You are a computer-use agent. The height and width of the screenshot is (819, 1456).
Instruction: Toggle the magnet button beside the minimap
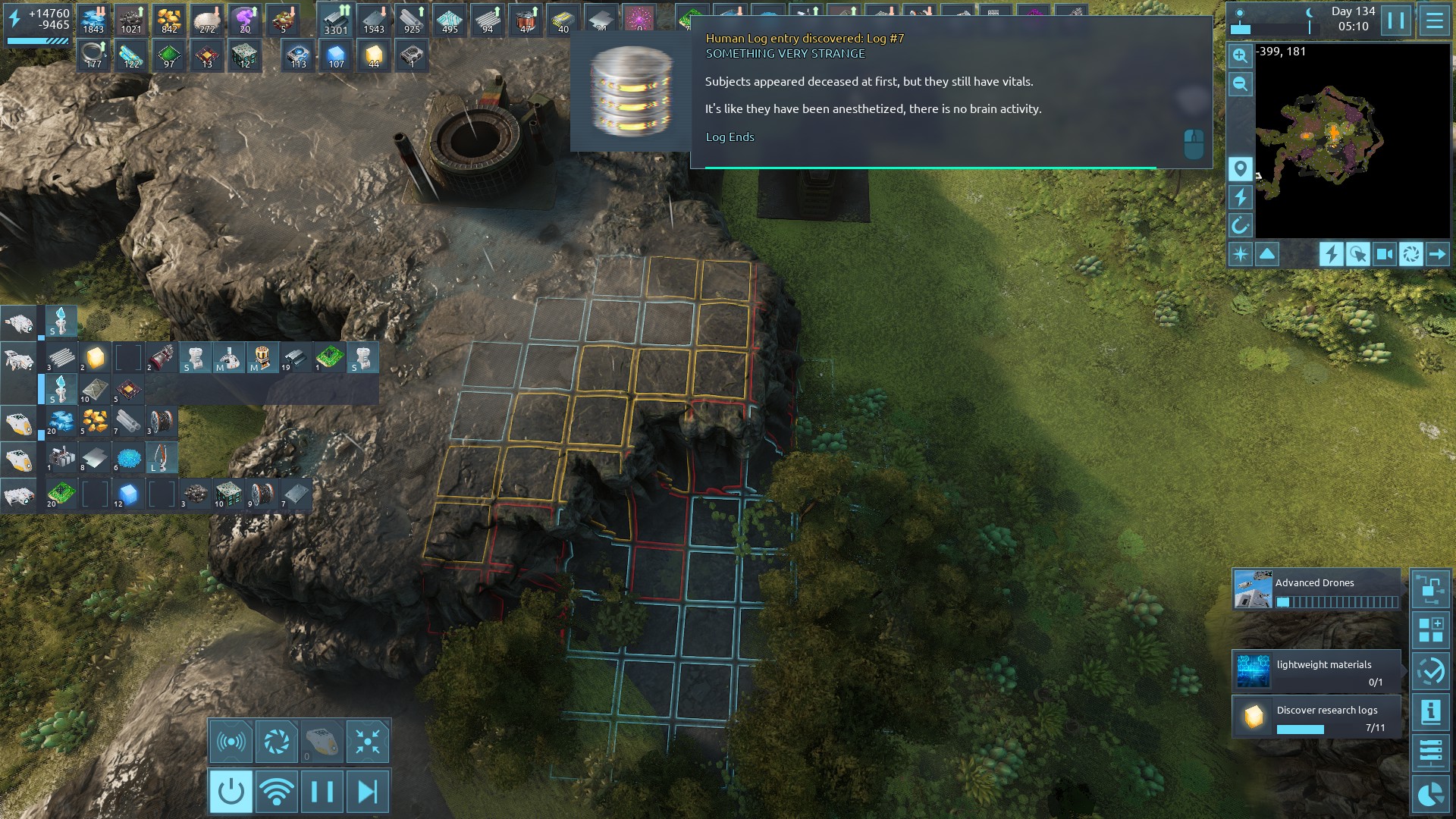(1240, 225)
